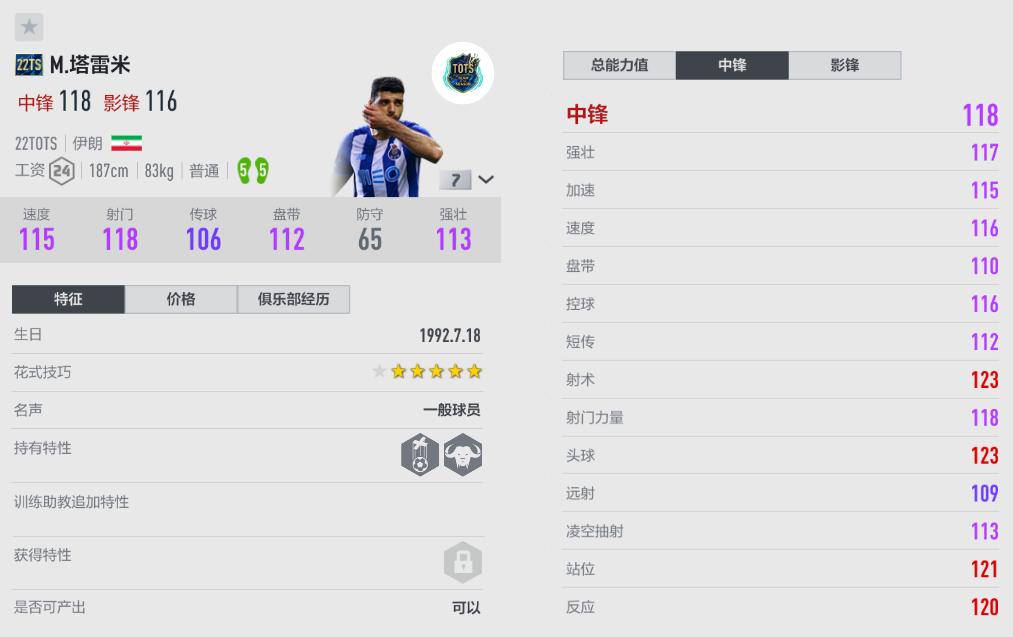Click the TOTS season badge

tap(463, 73)
